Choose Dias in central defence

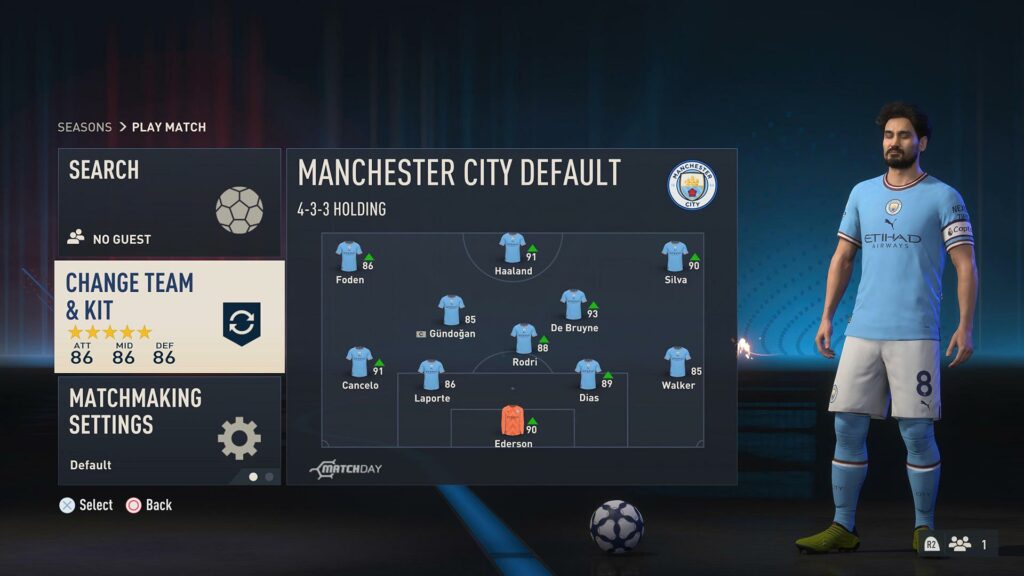[x=588, y=374]
